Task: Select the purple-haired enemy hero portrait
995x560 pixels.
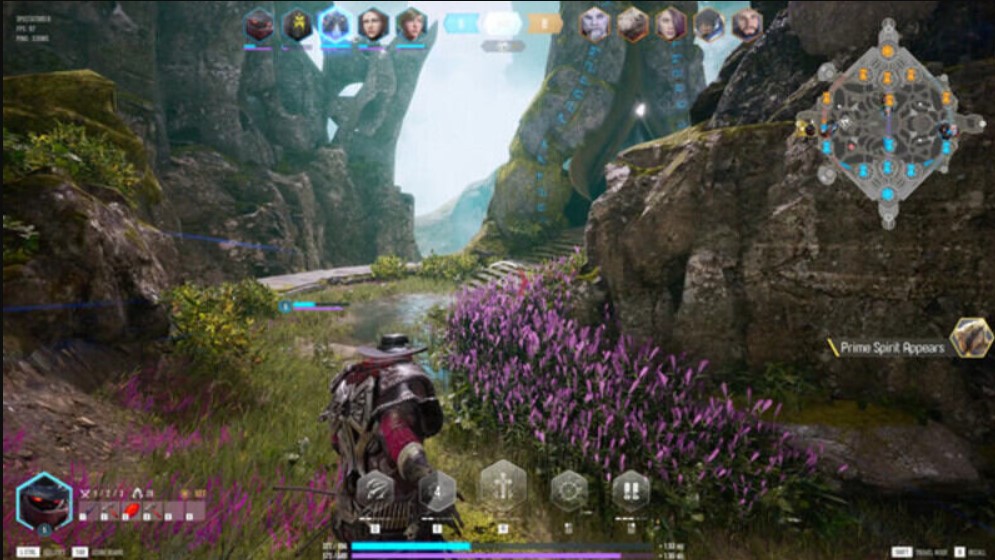Action: 671,24
